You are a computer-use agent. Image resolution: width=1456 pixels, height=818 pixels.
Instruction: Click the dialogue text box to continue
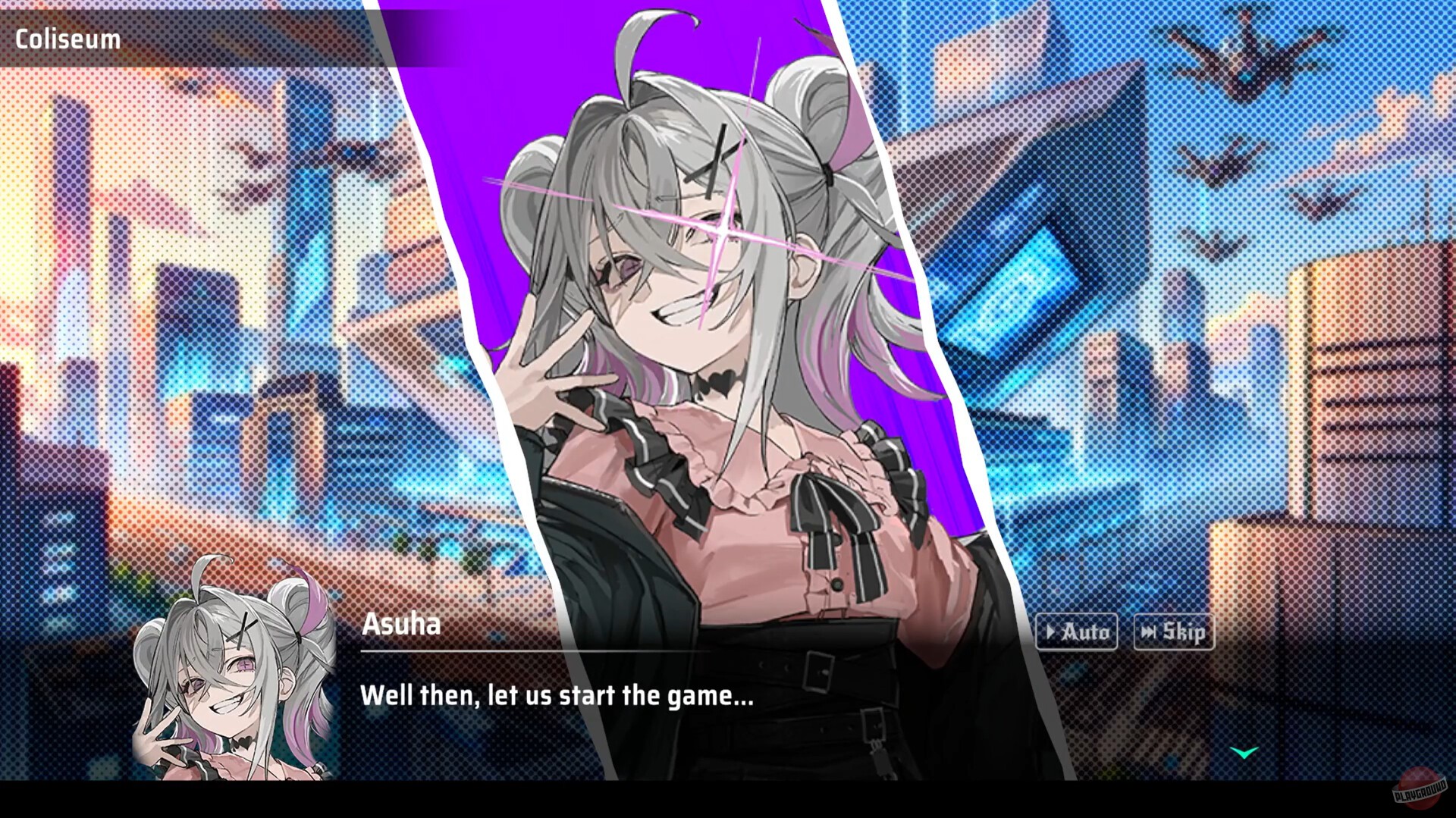pos(557,695)
